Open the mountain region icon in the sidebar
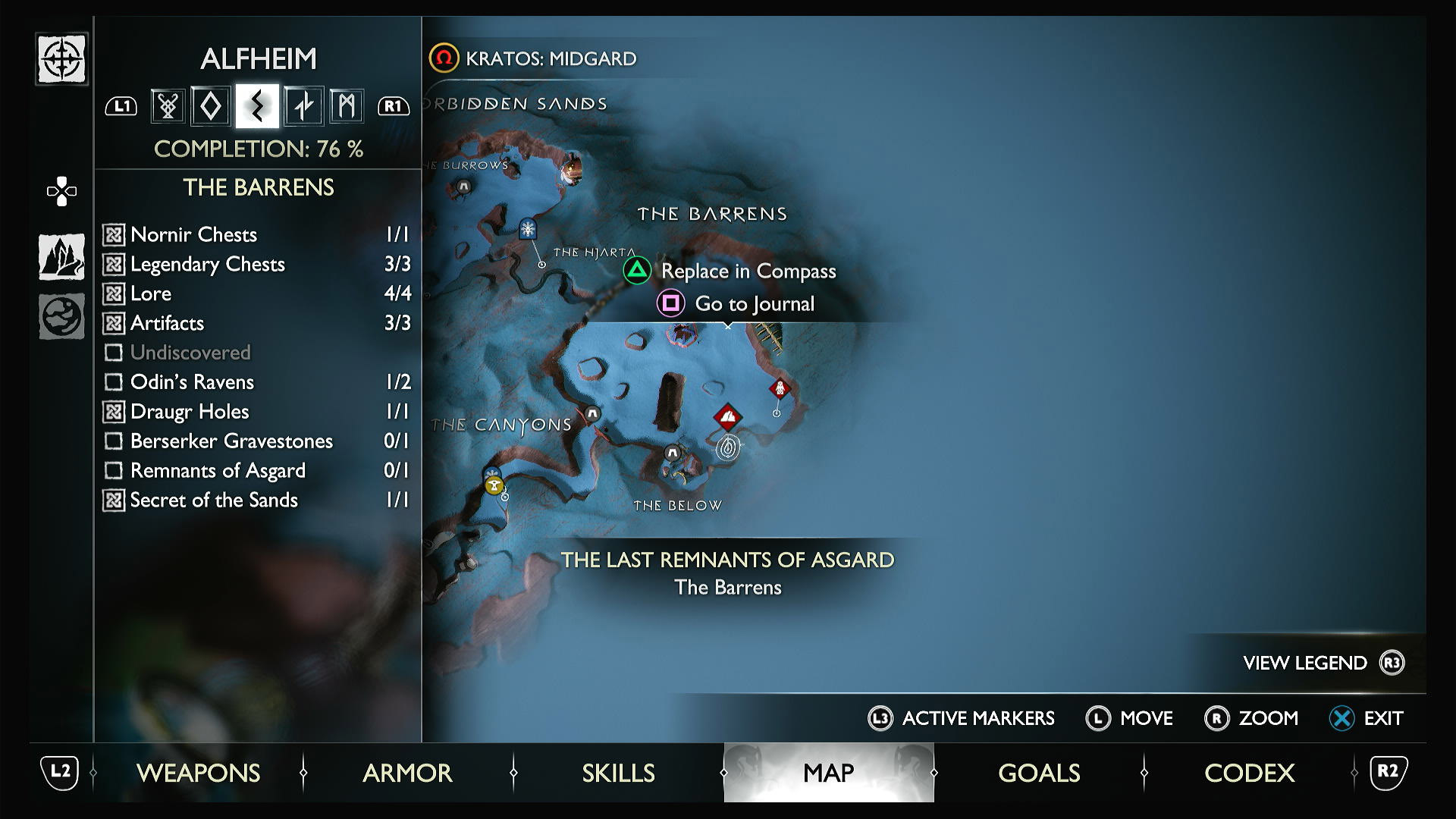Image resolution: width=1456 pixels, height=819 pixels. tap(61, 256)
